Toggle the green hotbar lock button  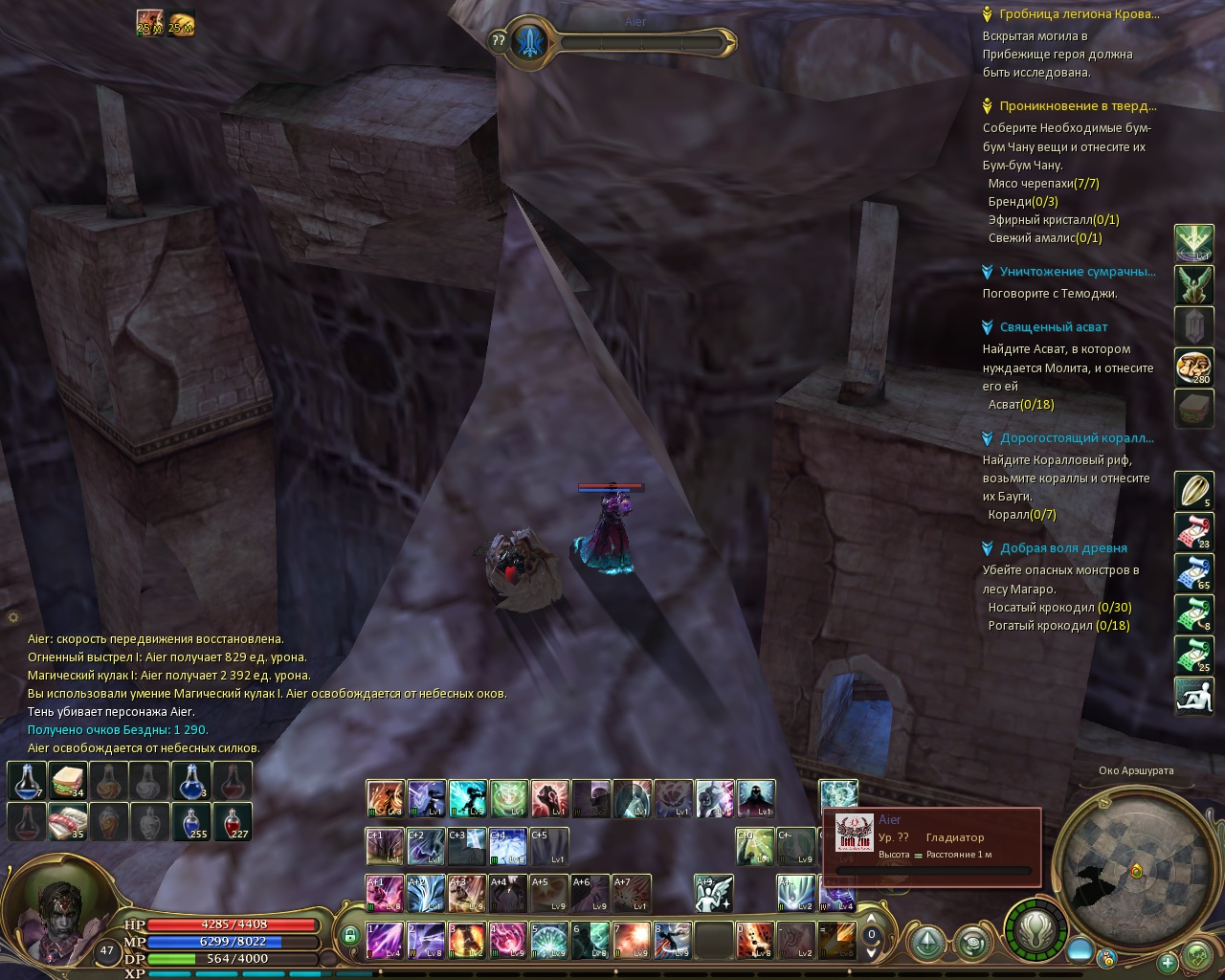[350, 935]
